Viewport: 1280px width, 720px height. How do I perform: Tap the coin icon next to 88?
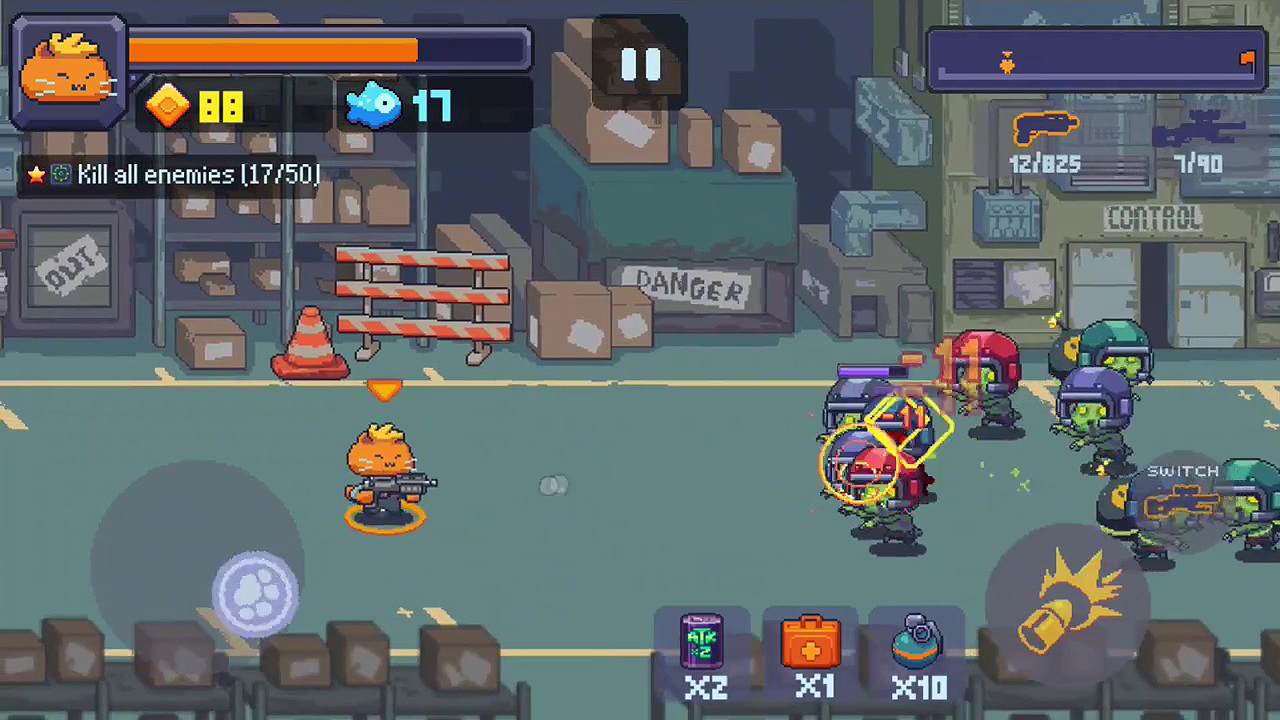click(167, 105)
